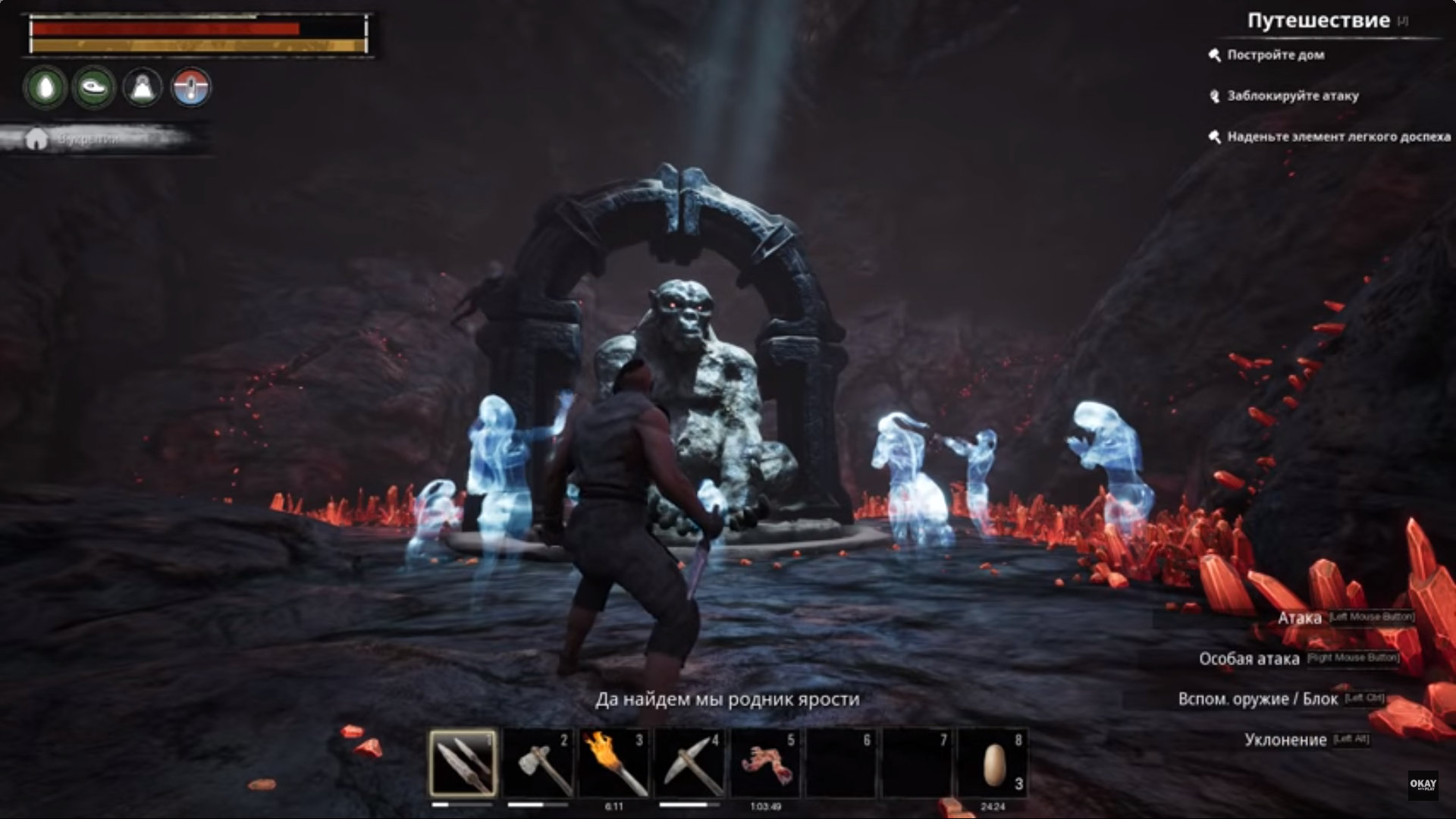
Task: Click the hunger meat status icon
Action: [94, 88]
